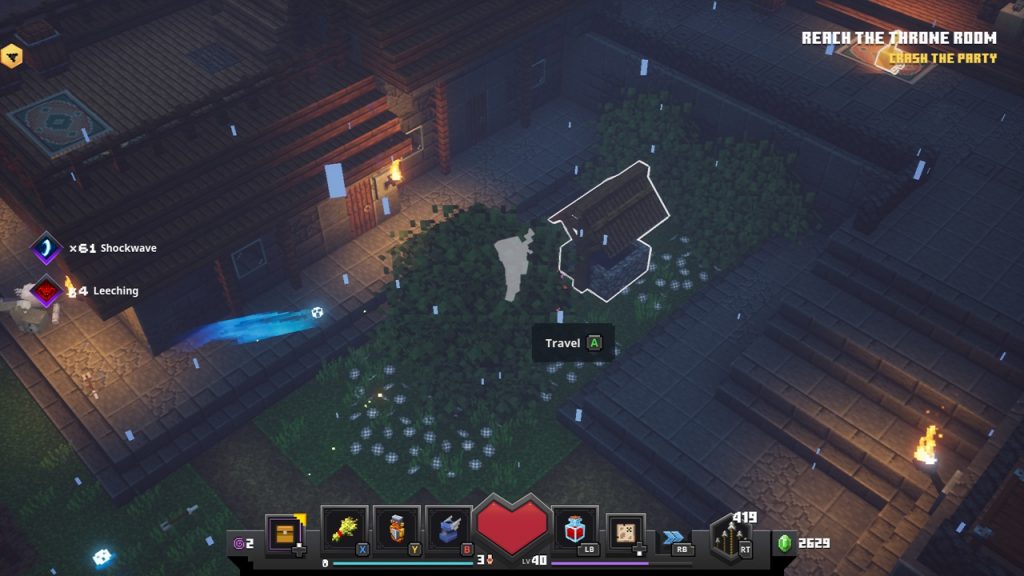Select the Reach the Throne Room objective
This screenshot has width=1024, height=576.
[898, 38]
